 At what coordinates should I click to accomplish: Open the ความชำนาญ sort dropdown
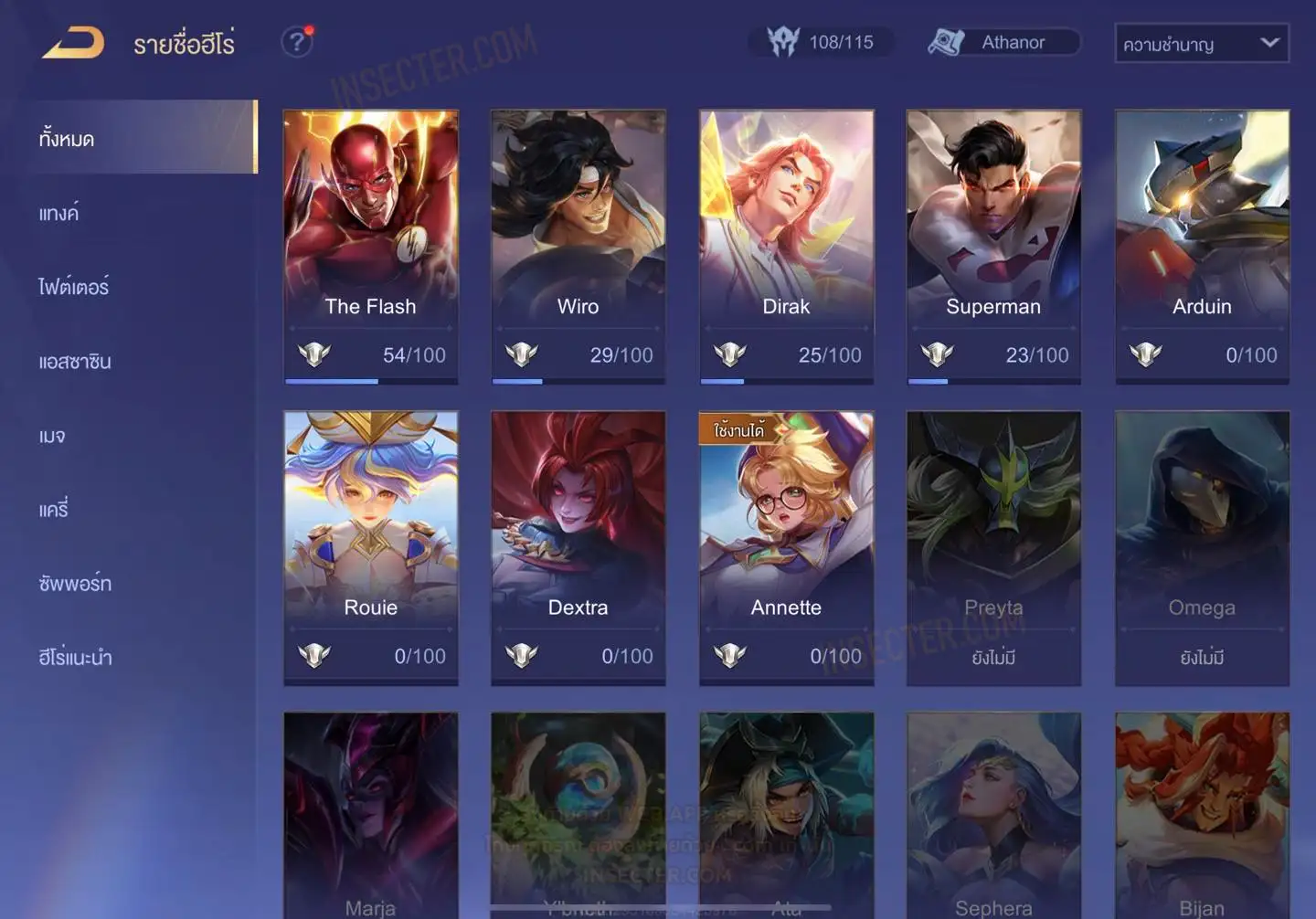pyautogui.click(x=1201, y=43)
